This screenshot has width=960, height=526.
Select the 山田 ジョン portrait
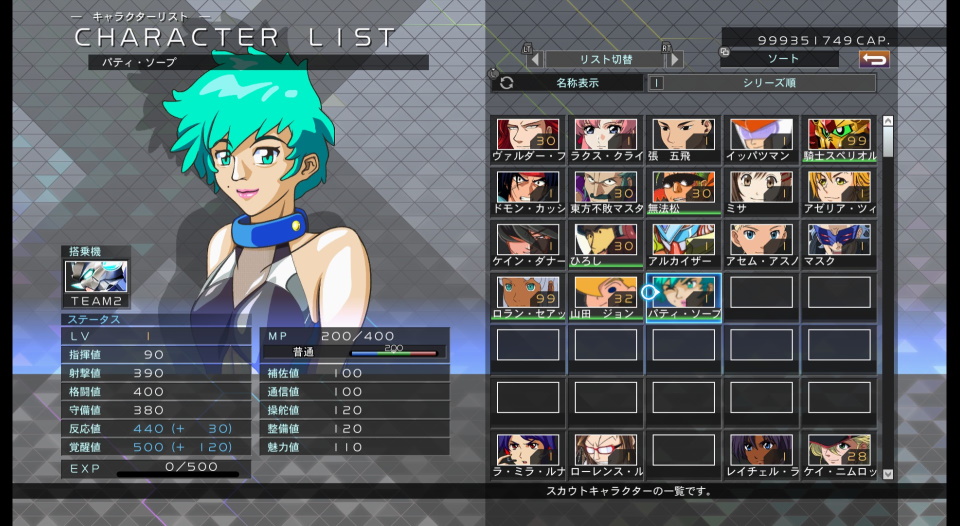coord(606,297)
